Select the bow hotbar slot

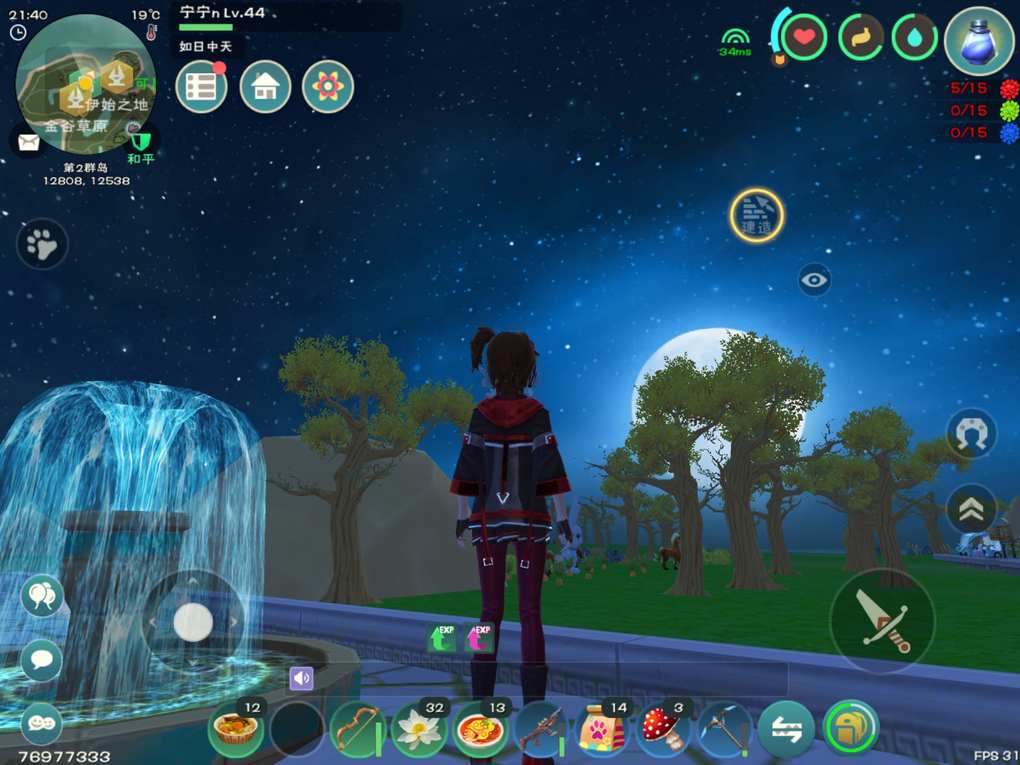[x=356, y=729]
